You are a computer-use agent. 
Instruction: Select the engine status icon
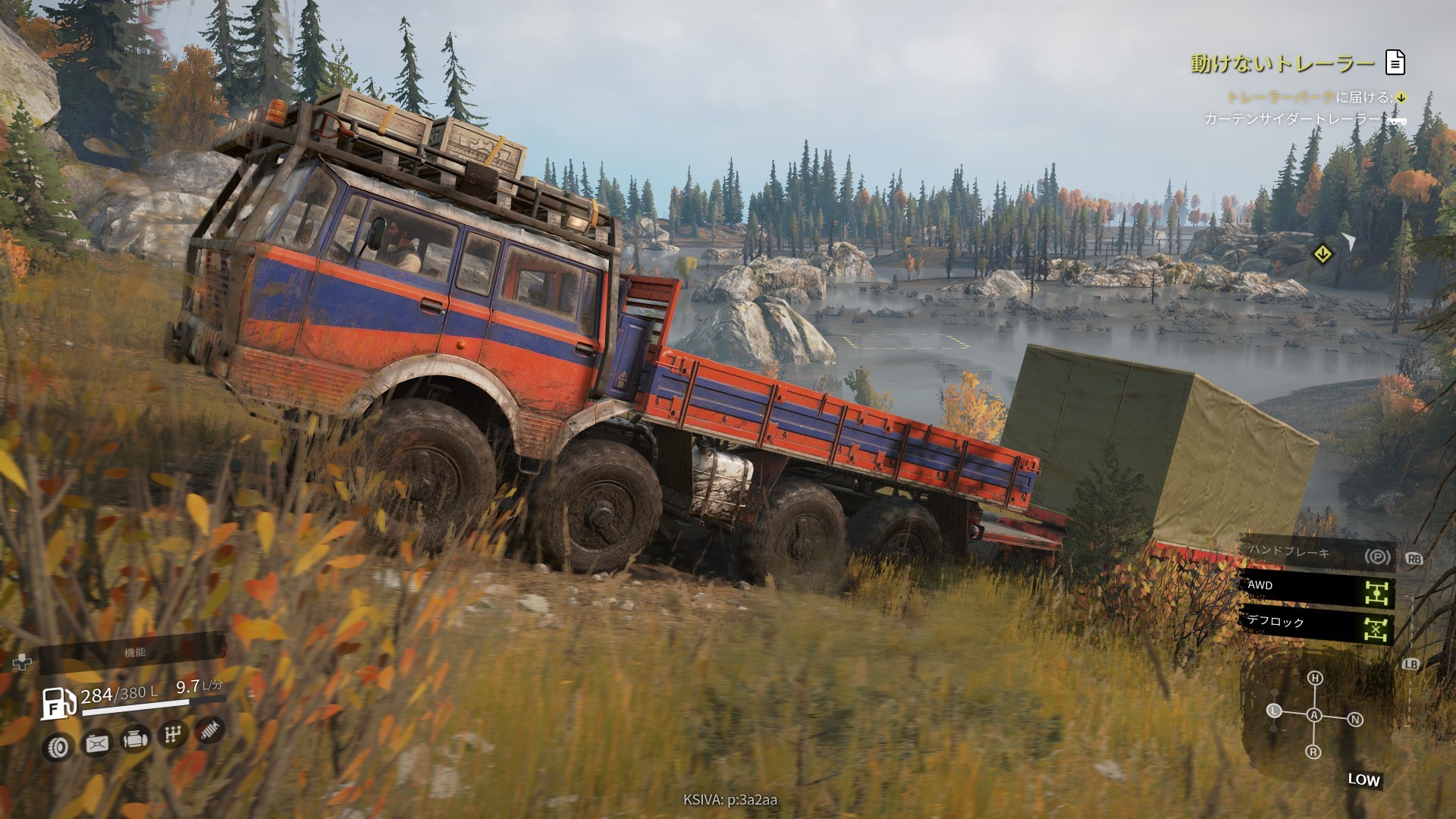point(135,739)
